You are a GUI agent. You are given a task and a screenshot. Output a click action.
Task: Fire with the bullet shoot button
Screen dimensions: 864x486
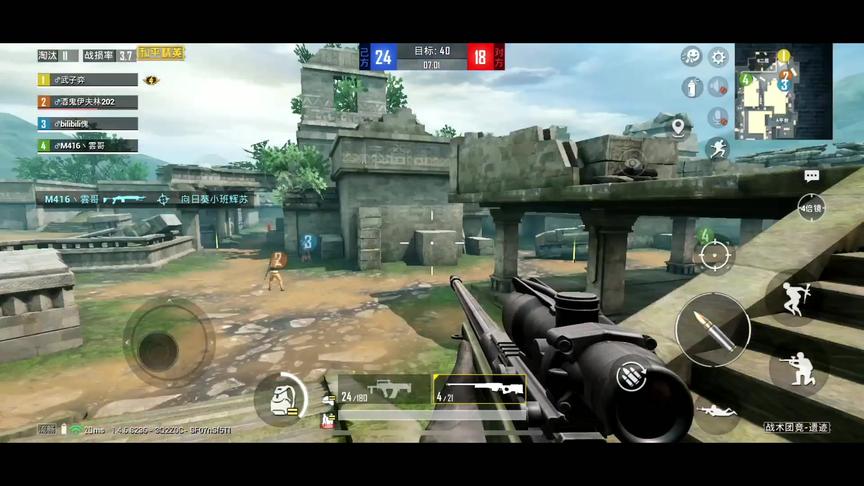click(711, 330)
